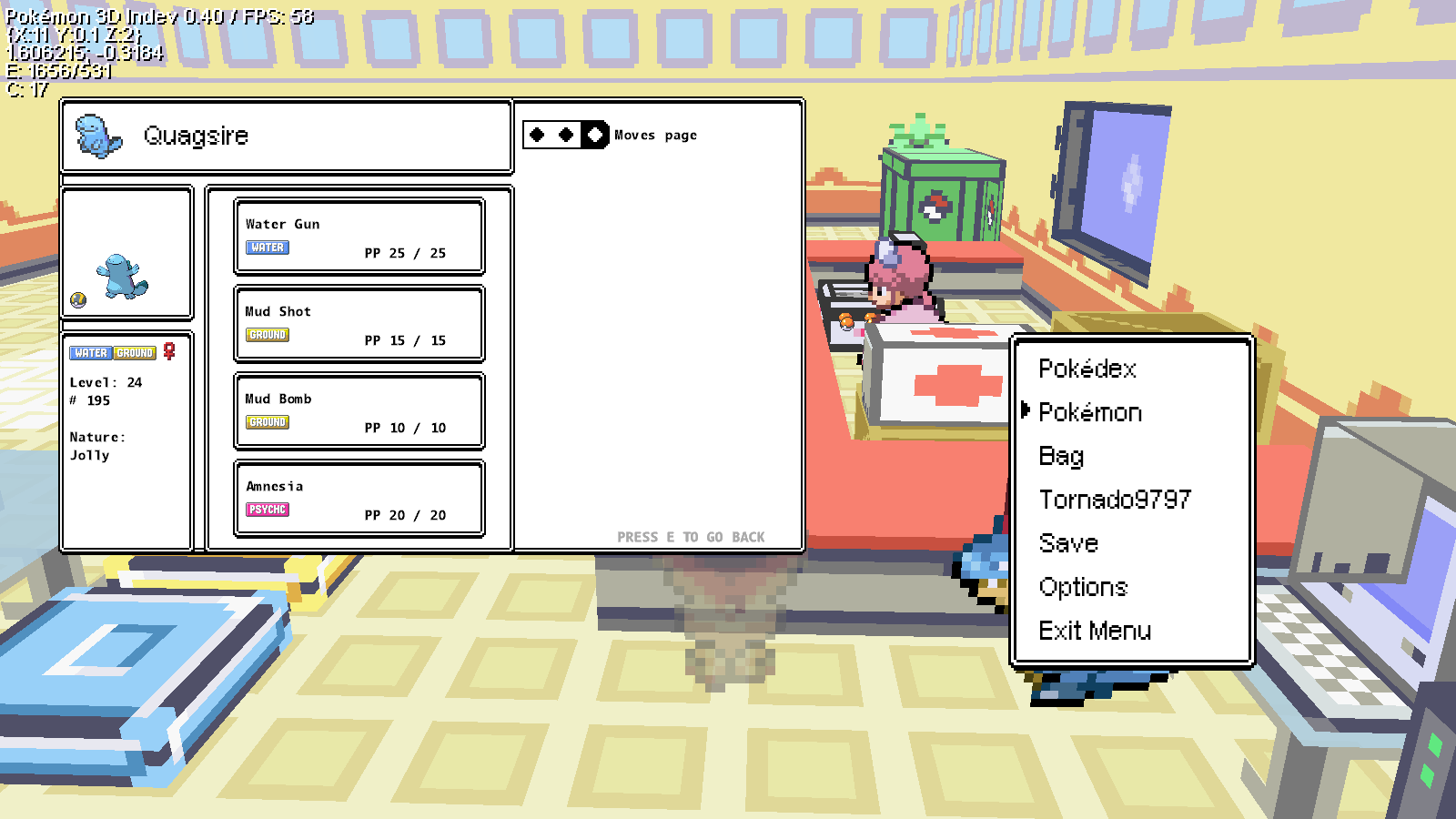Select the Mud Bomb move
Screen dimensions: 1456x819
coord(359,411)
